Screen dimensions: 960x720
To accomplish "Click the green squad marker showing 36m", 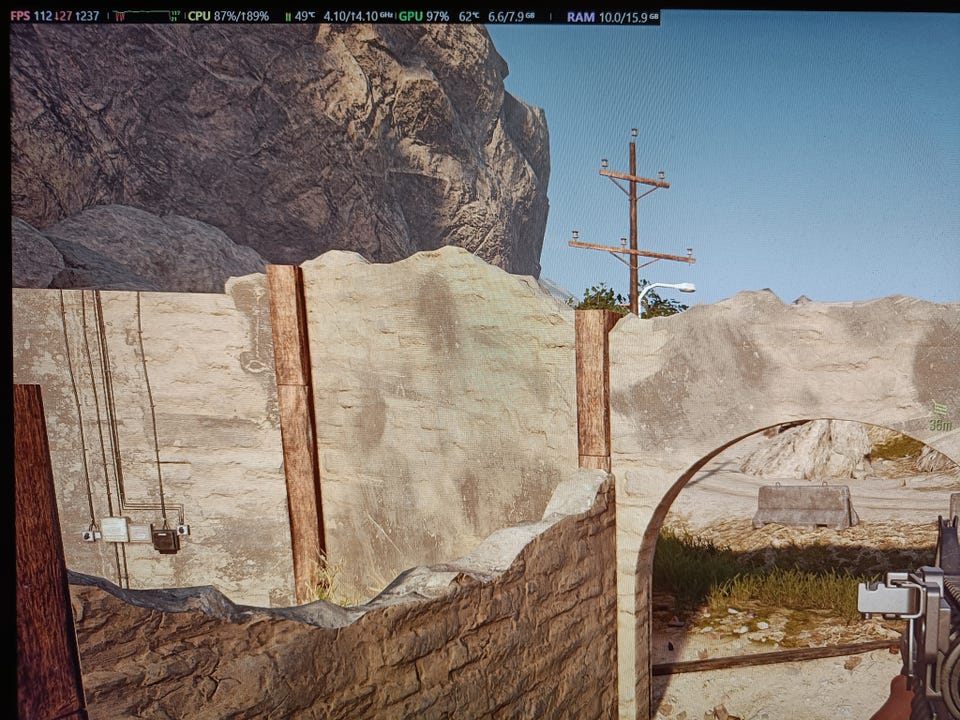I will point(940,416).
